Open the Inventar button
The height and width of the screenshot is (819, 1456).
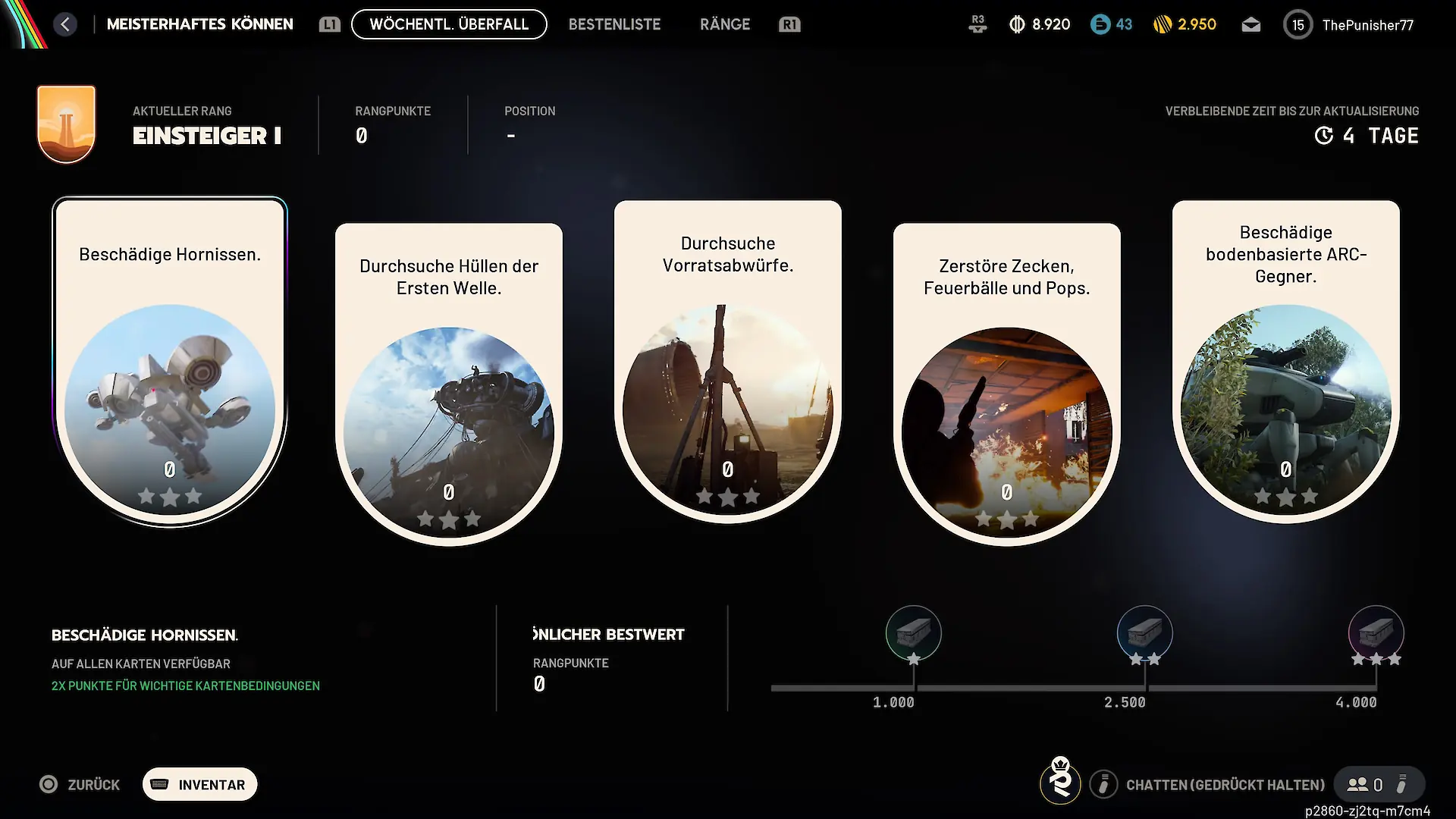(200, 785)
